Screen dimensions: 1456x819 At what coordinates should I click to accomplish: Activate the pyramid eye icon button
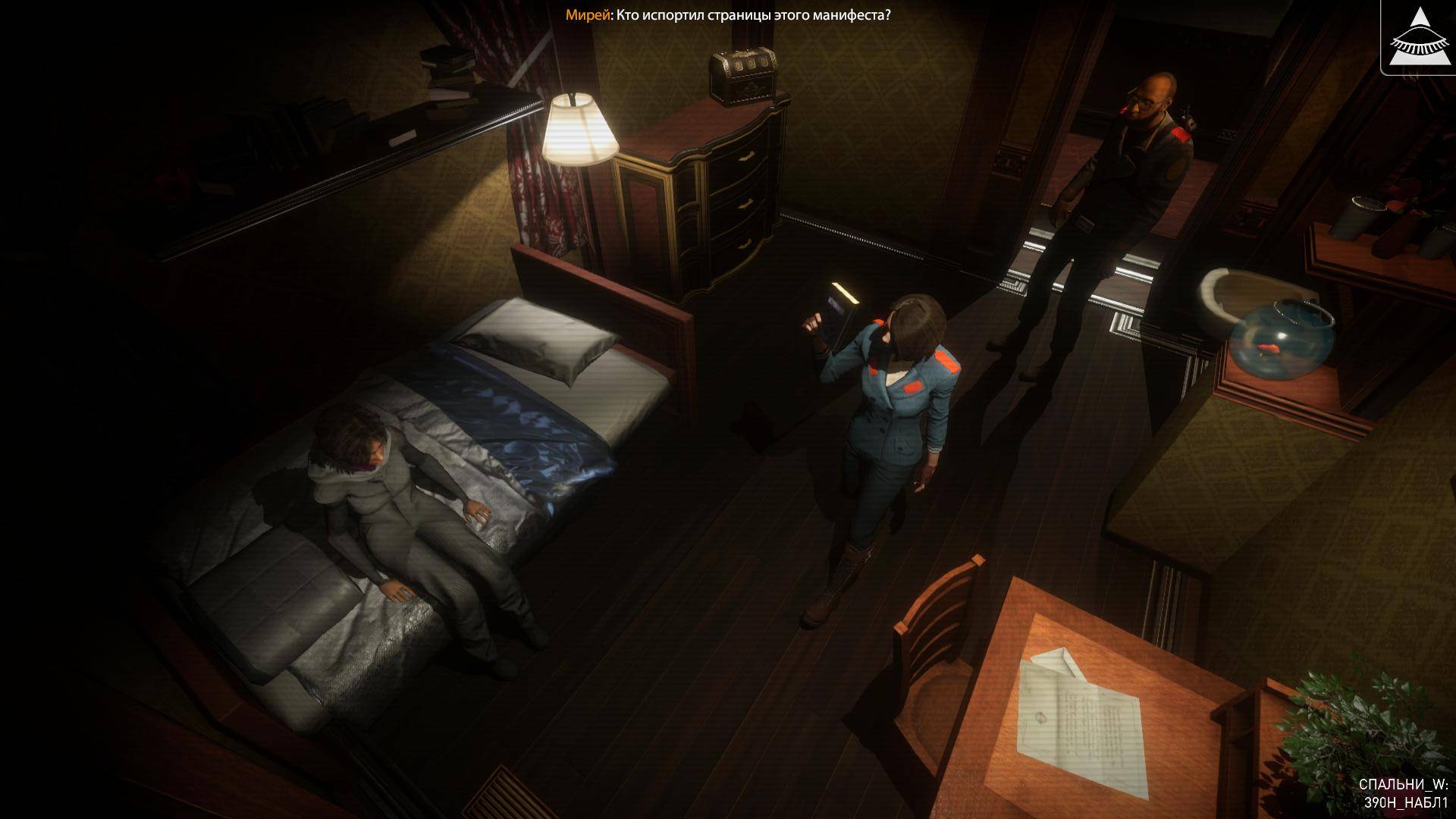click(1417, 36)
